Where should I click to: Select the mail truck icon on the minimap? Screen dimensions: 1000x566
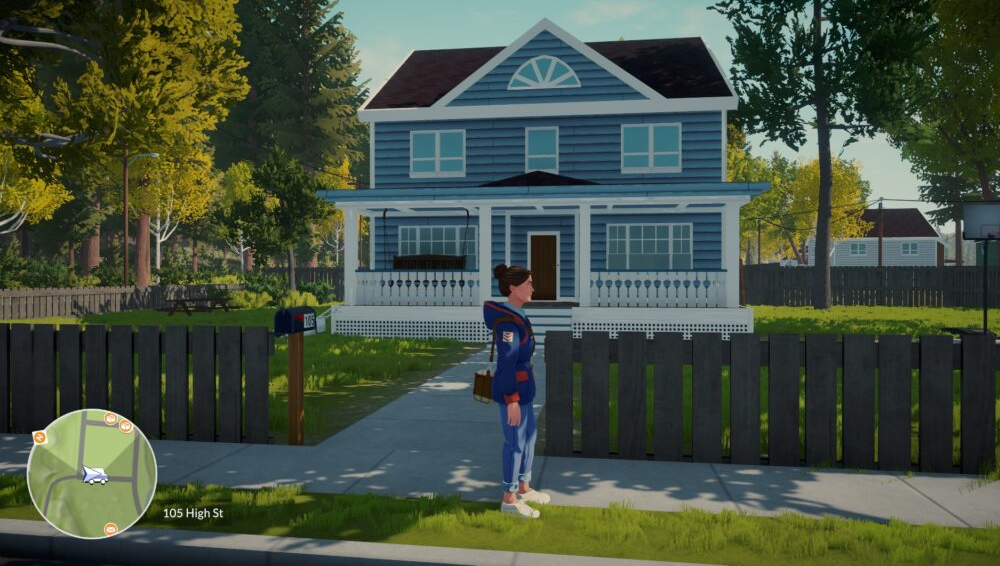click(x=95, y=476)
